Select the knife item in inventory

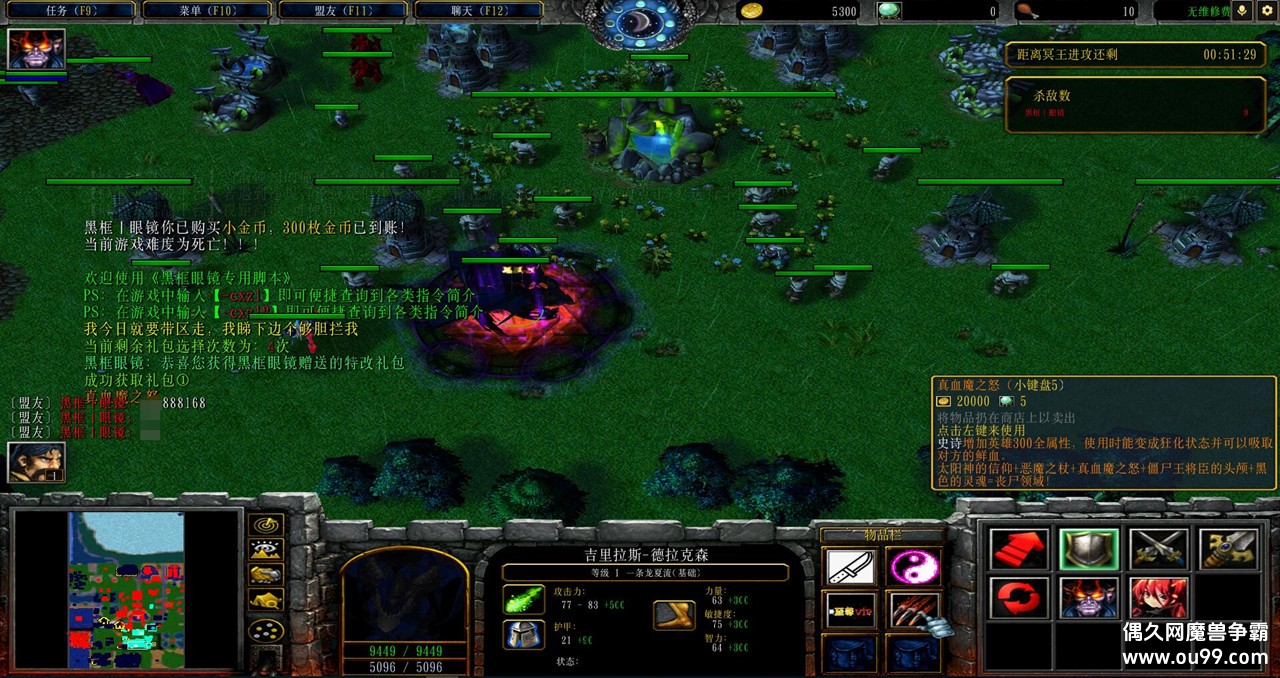(850, 568)
